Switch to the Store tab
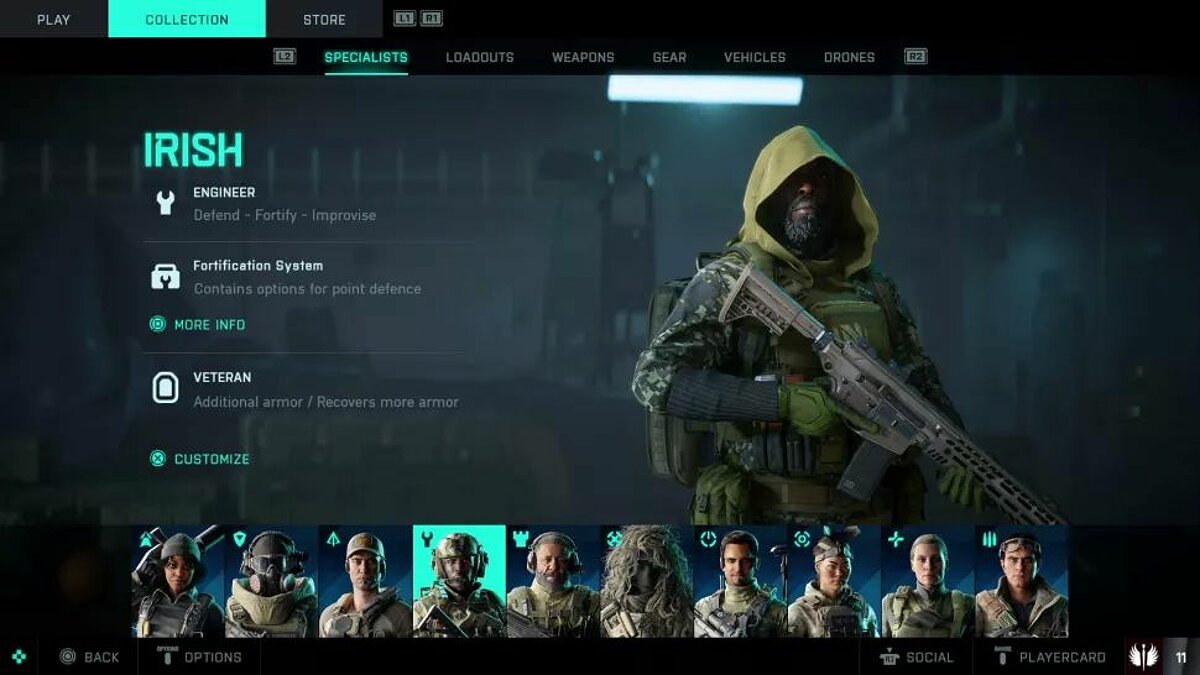The image size is (1200, 675). click(x=324, y=19)
